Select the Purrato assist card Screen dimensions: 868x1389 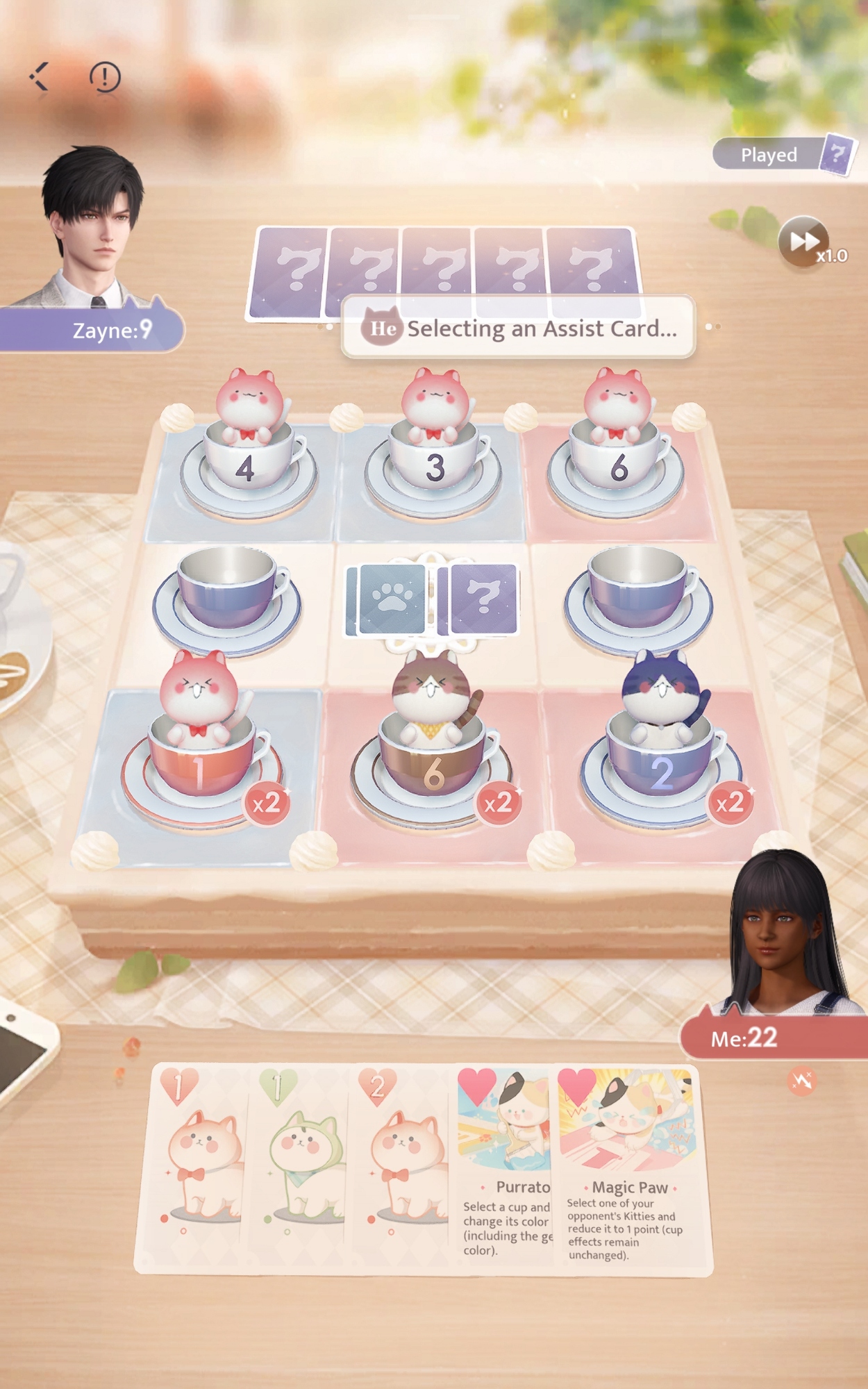(x=506, y=1167)
